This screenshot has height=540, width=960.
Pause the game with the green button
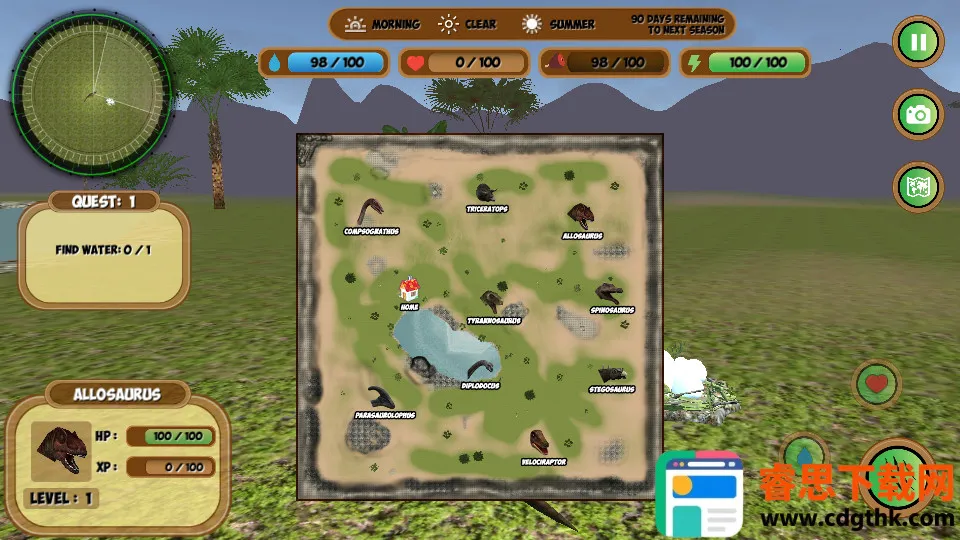pos(918,43)
